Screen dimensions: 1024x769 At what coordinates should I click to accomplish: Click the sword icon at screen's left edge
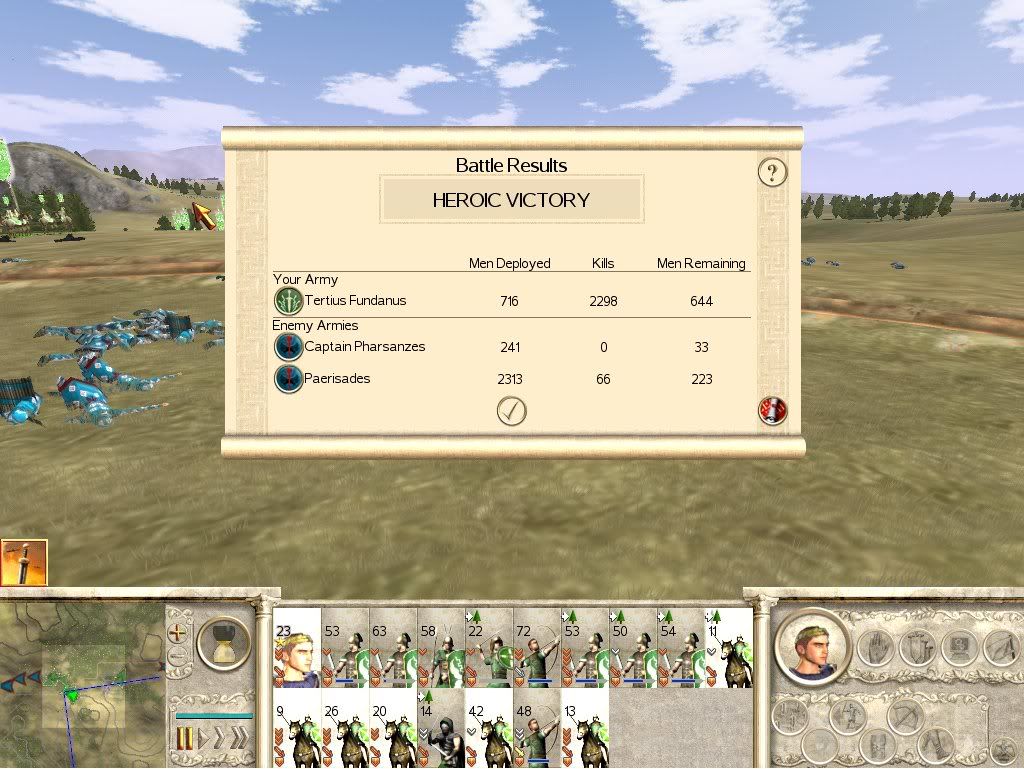tap(23, 563)
